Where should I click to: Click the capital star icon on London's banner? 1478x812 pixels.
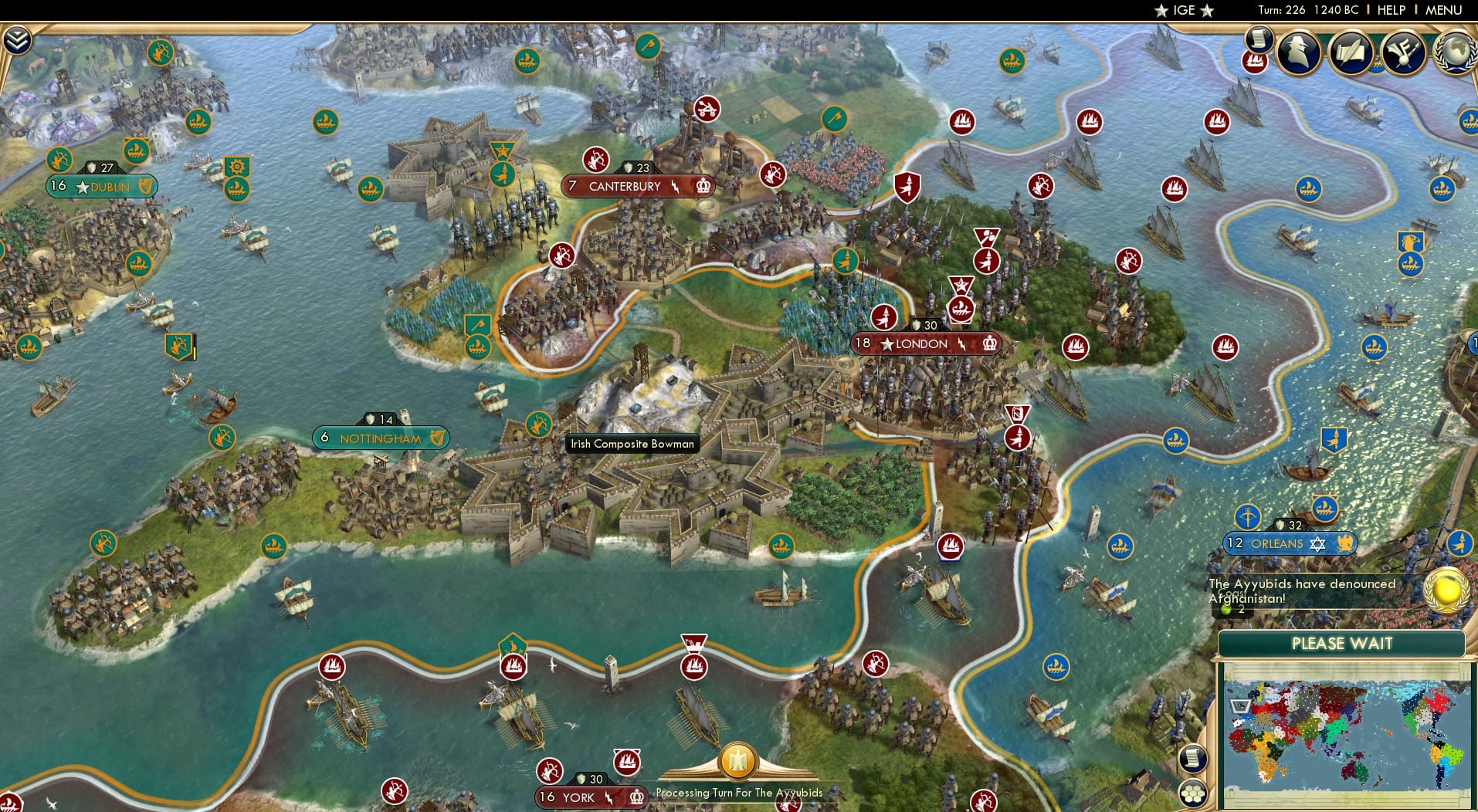(x=886, y=344)
